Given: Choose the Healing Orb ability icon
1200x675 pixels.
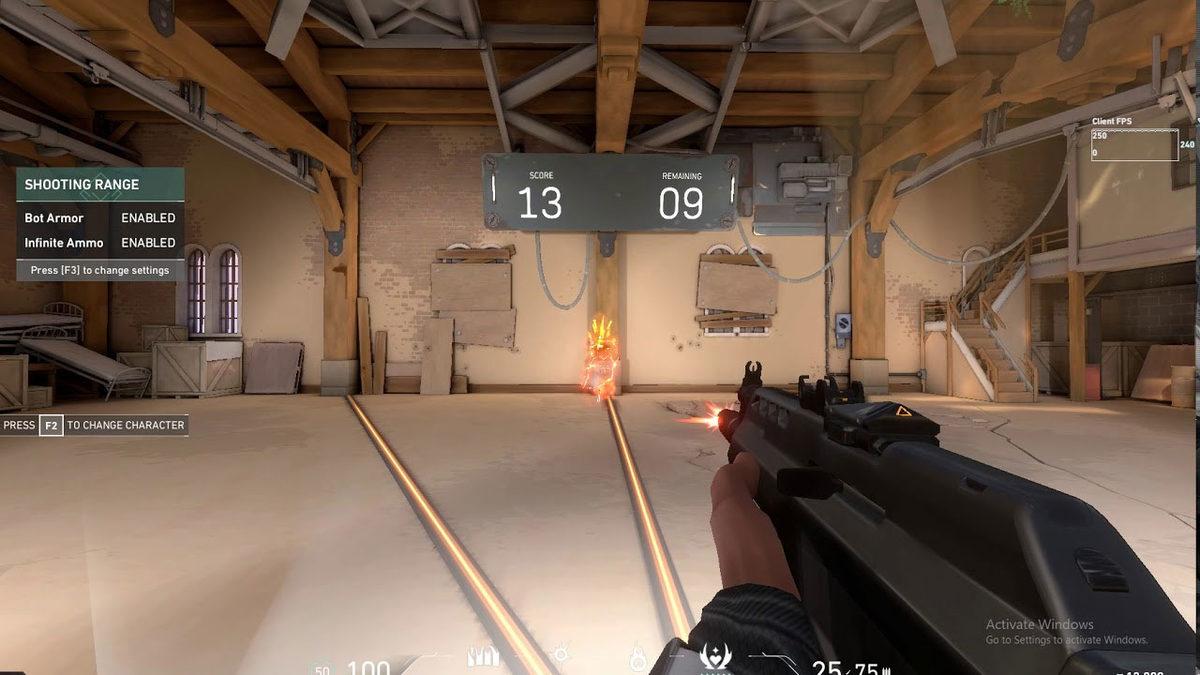Looking at the screenshot, I should (637, 658).
